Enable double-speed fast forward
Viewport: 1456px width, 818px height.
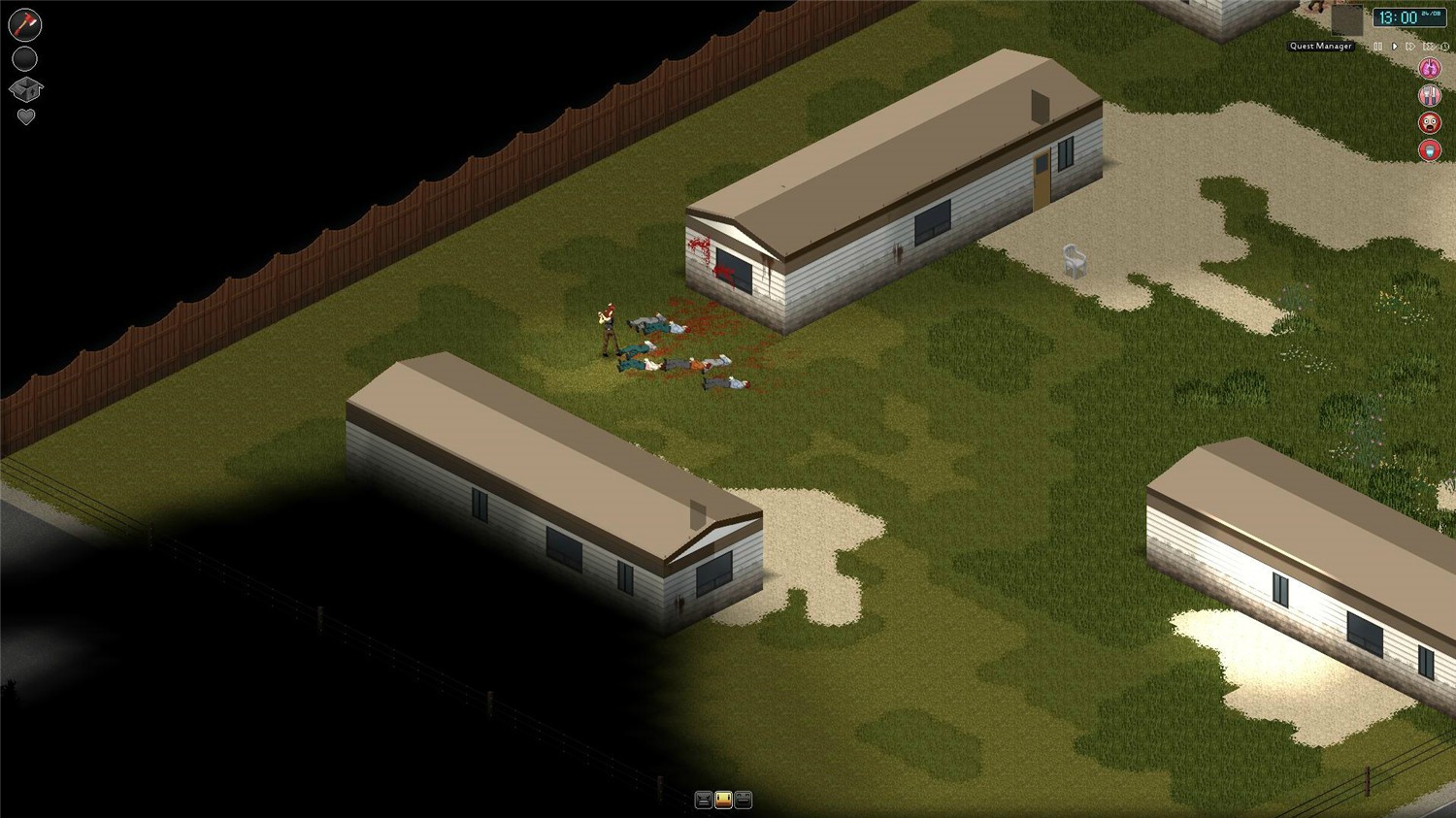(1410, 46)
